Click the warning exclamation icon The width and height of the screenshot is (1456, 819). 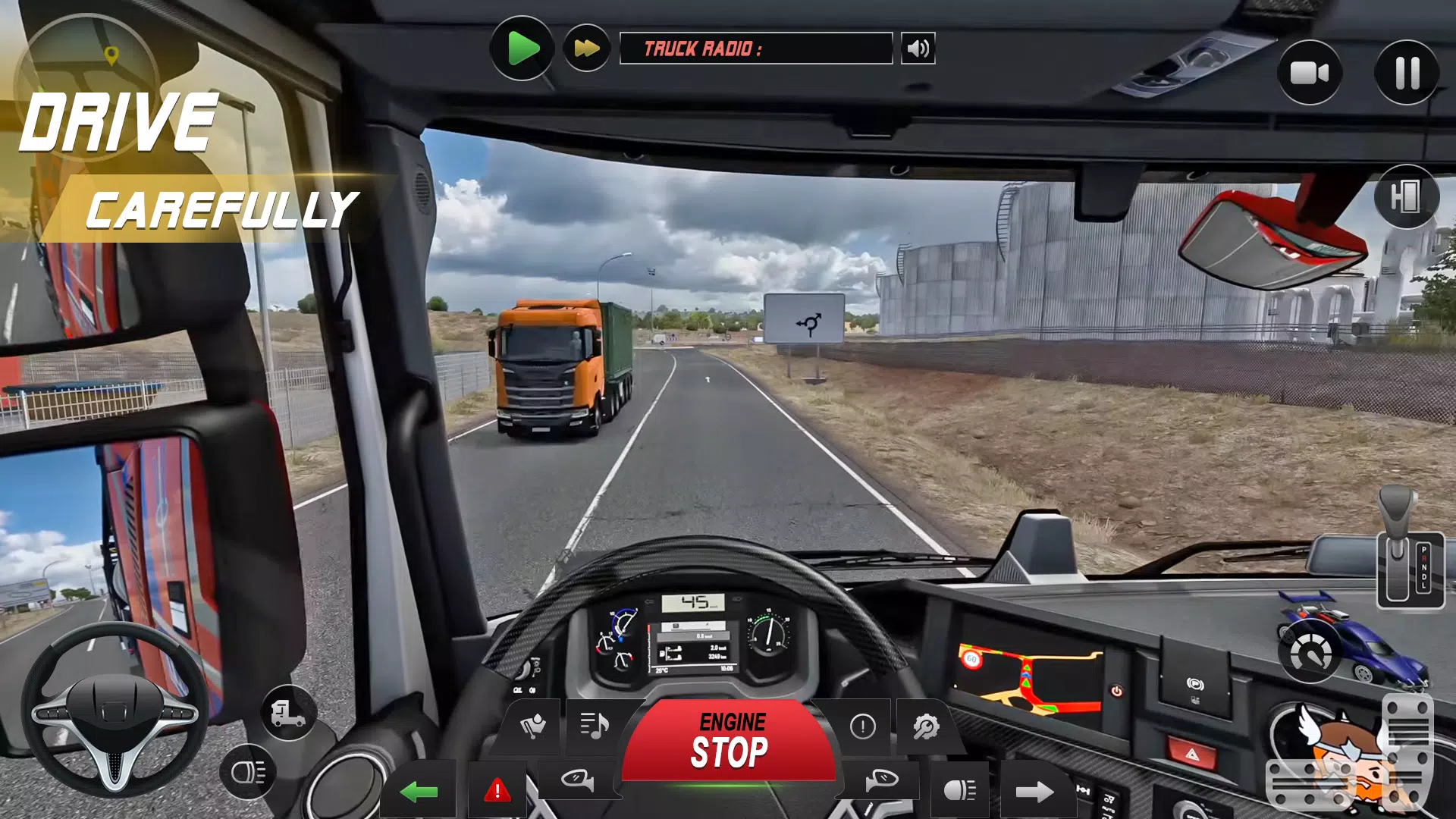[861, 724]
